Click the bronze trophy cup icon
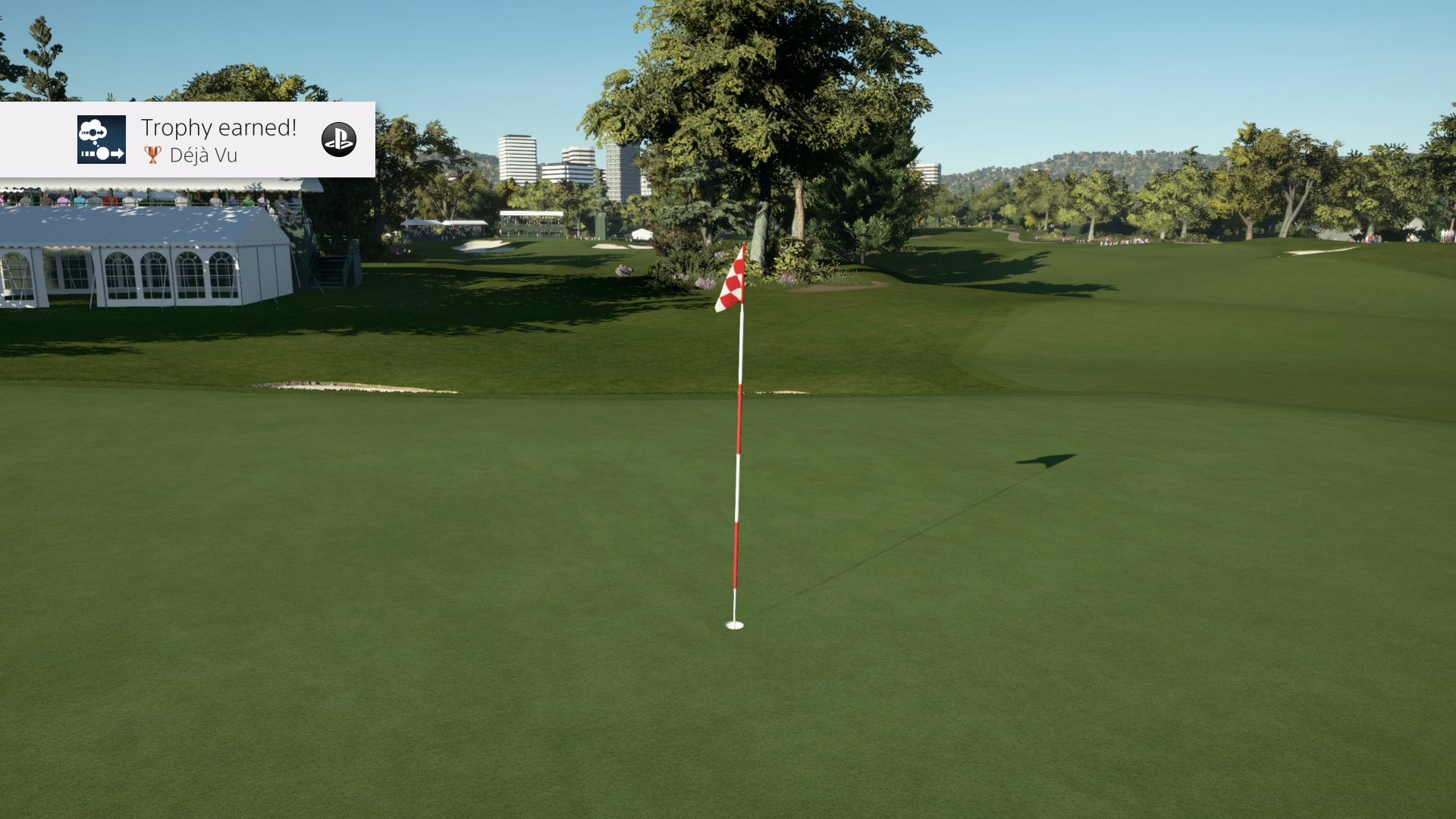 152,154
